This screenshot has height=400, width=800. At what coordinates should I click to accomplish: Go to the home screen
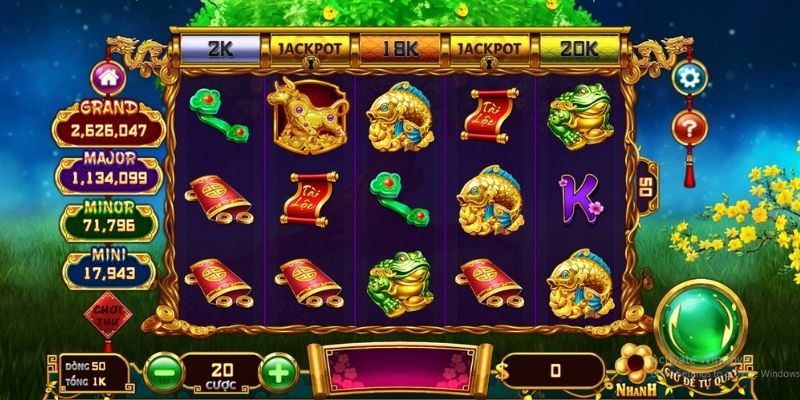coord(106,78)
